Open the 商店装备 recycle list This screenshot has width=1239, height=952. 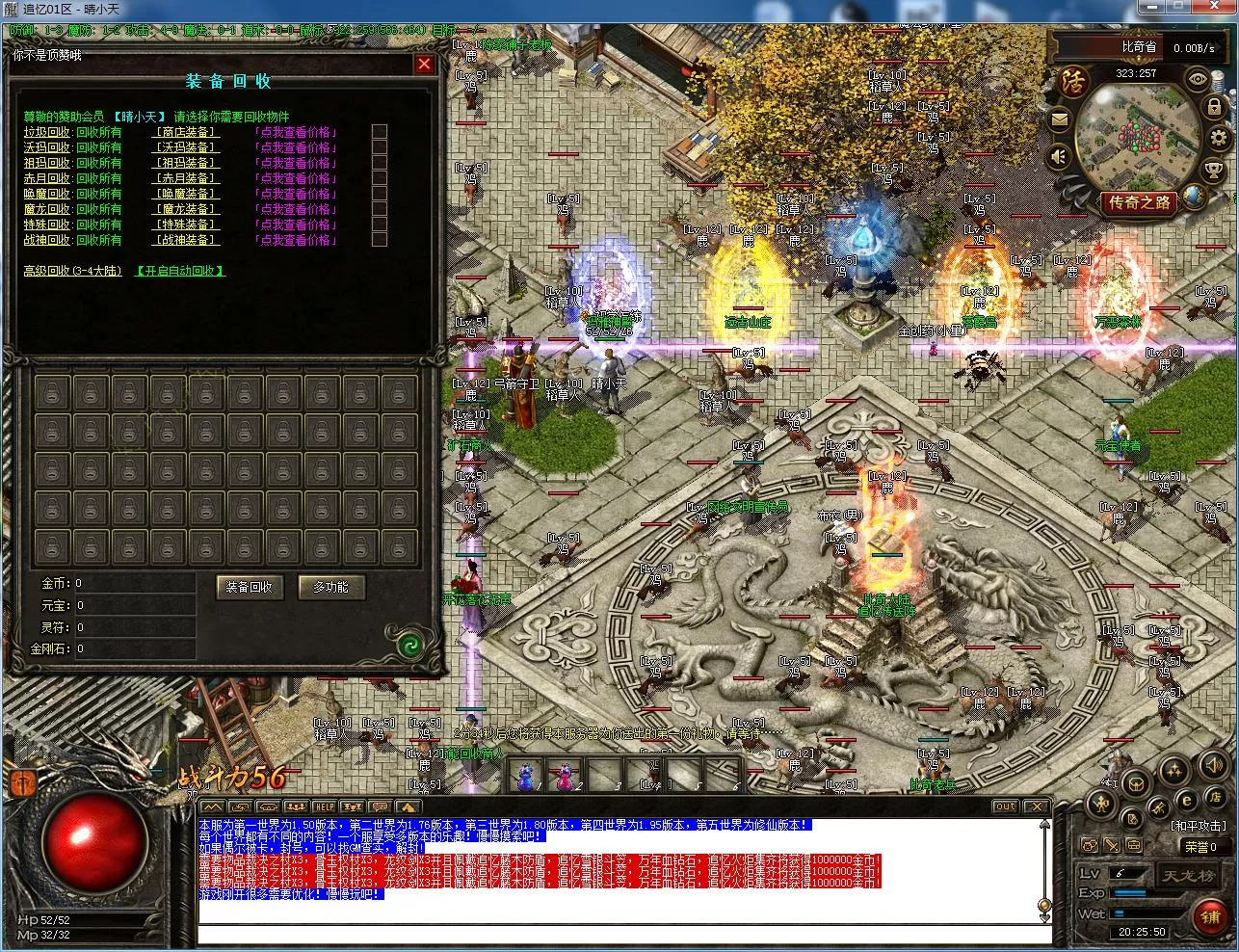[186, 132]
